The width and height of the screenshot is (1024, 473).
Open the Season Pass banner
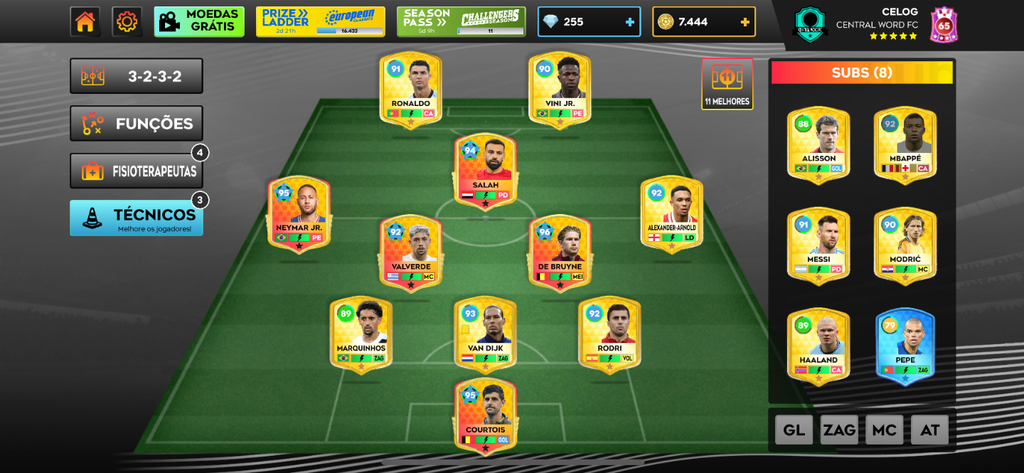point(461,21)
